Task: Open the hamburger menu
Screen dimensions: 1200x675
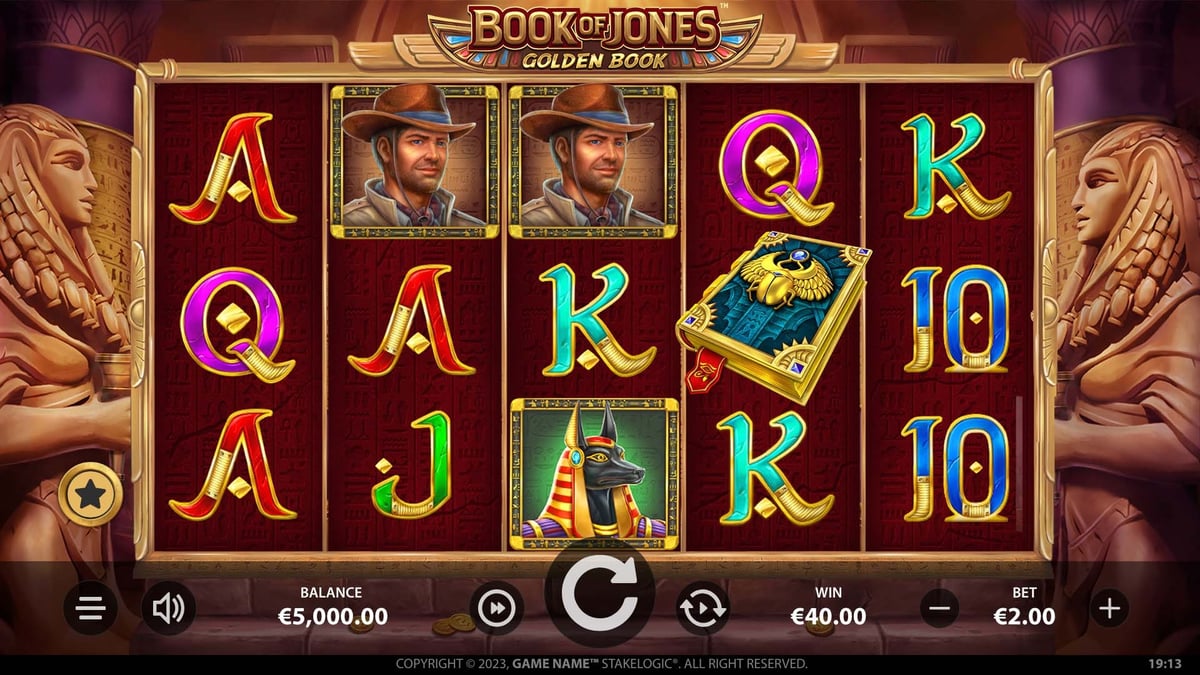Action: pyautogui.click(x=91, y=608)
